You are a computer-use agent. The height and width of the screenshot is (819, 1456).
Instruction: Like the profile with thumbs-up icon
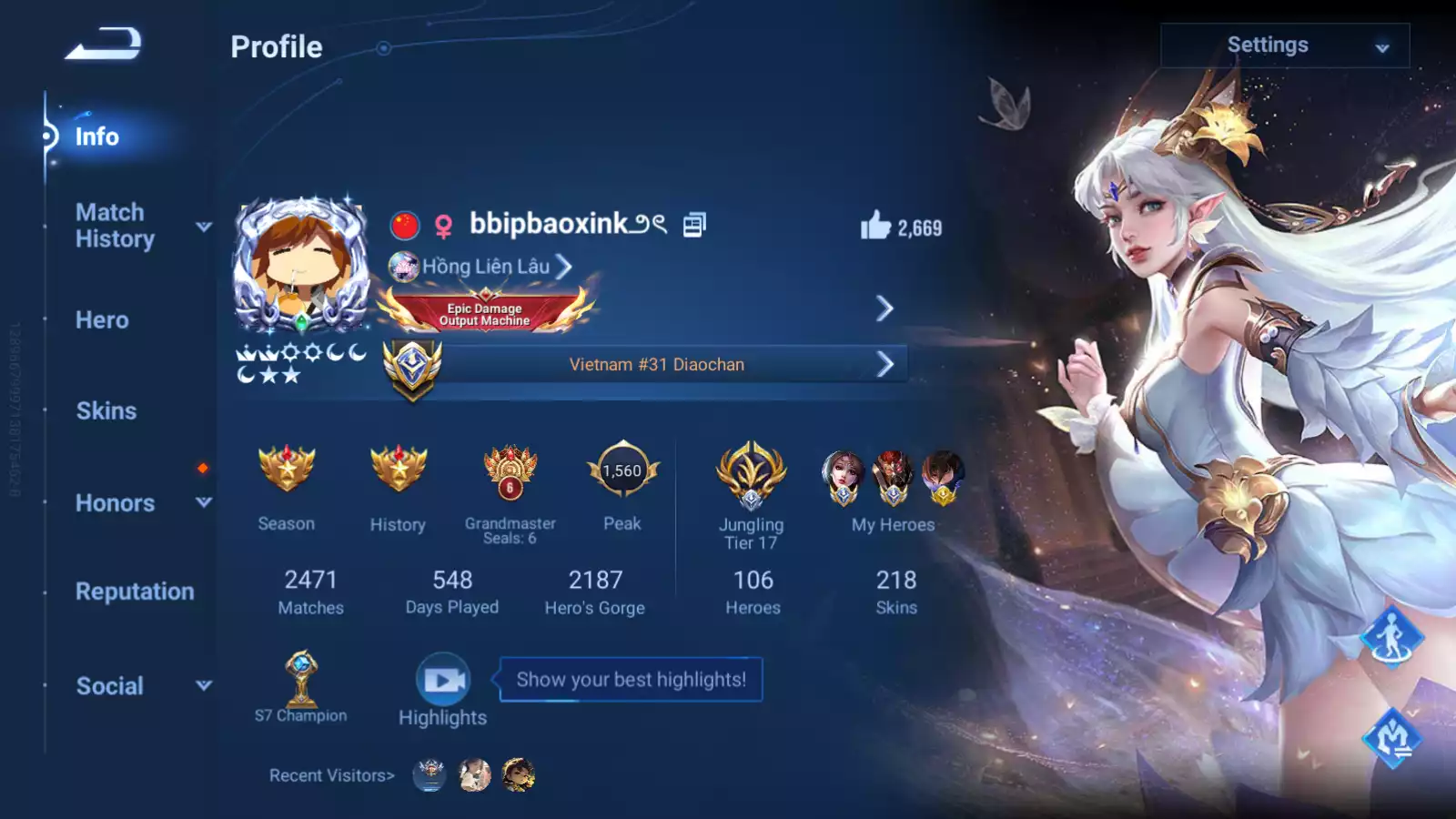point(875,226)
